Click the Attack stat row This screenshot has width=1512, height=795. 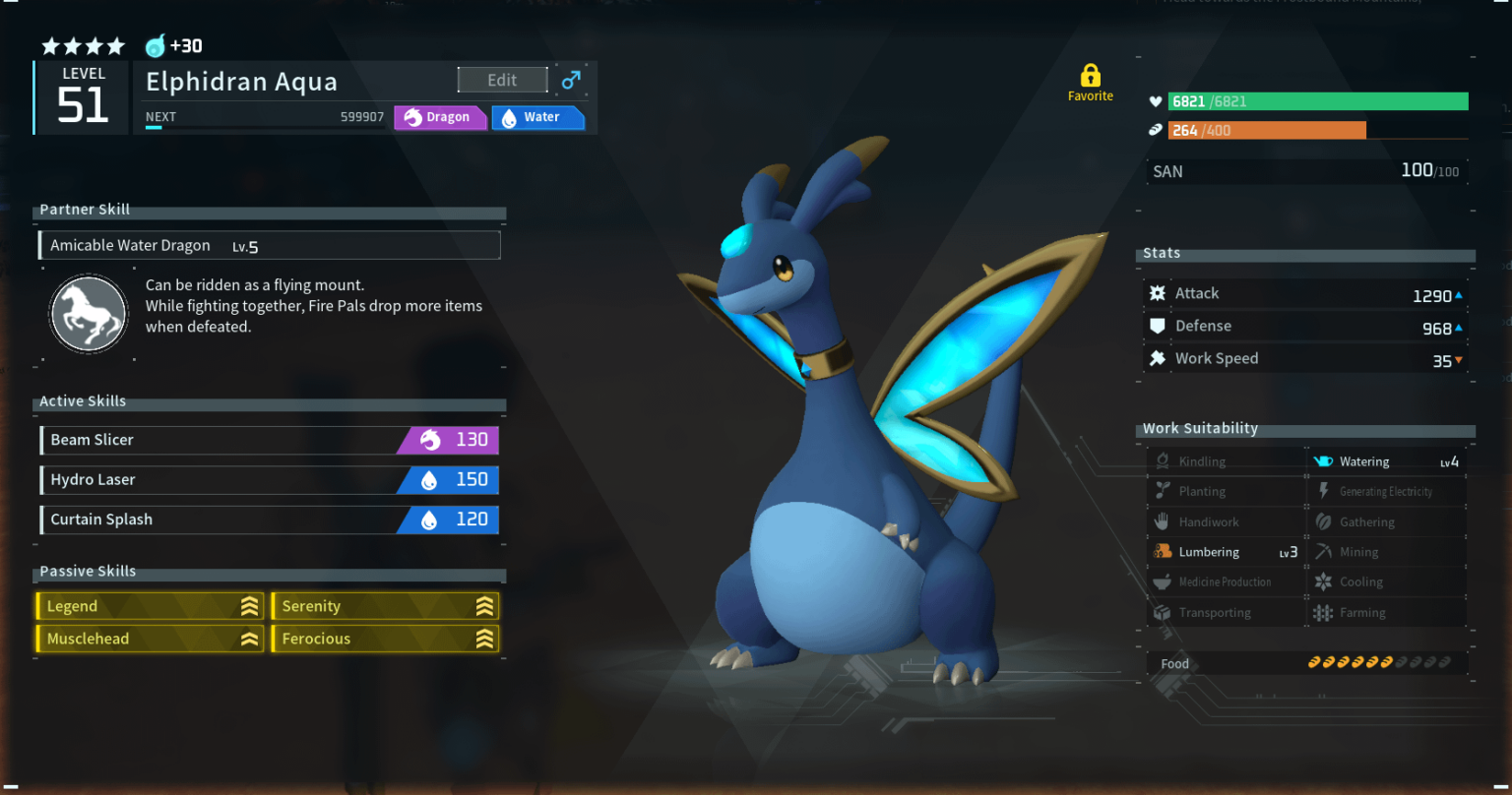1305,293
